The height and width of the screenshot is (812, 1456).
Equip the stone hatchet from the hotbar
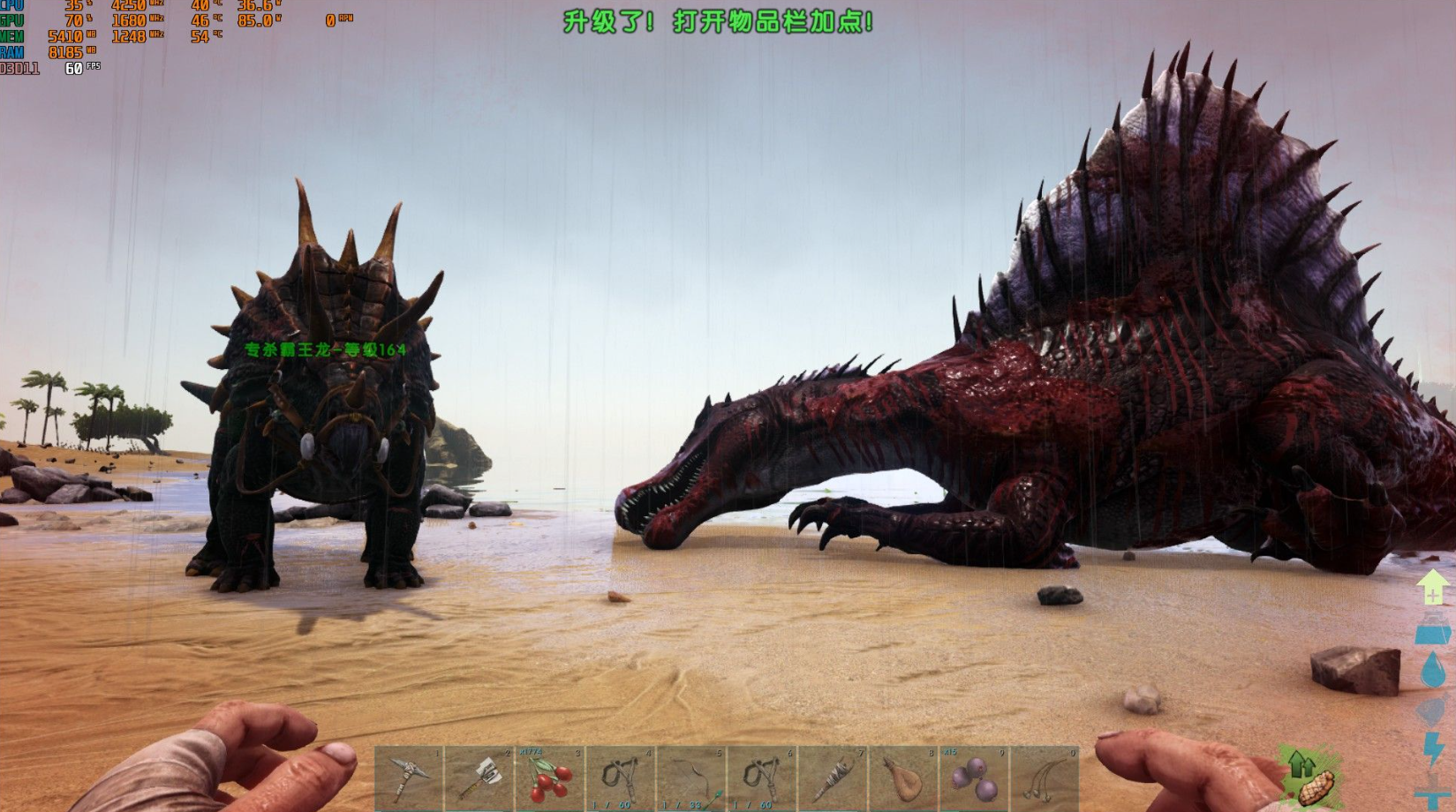click(x=479, y=778)
